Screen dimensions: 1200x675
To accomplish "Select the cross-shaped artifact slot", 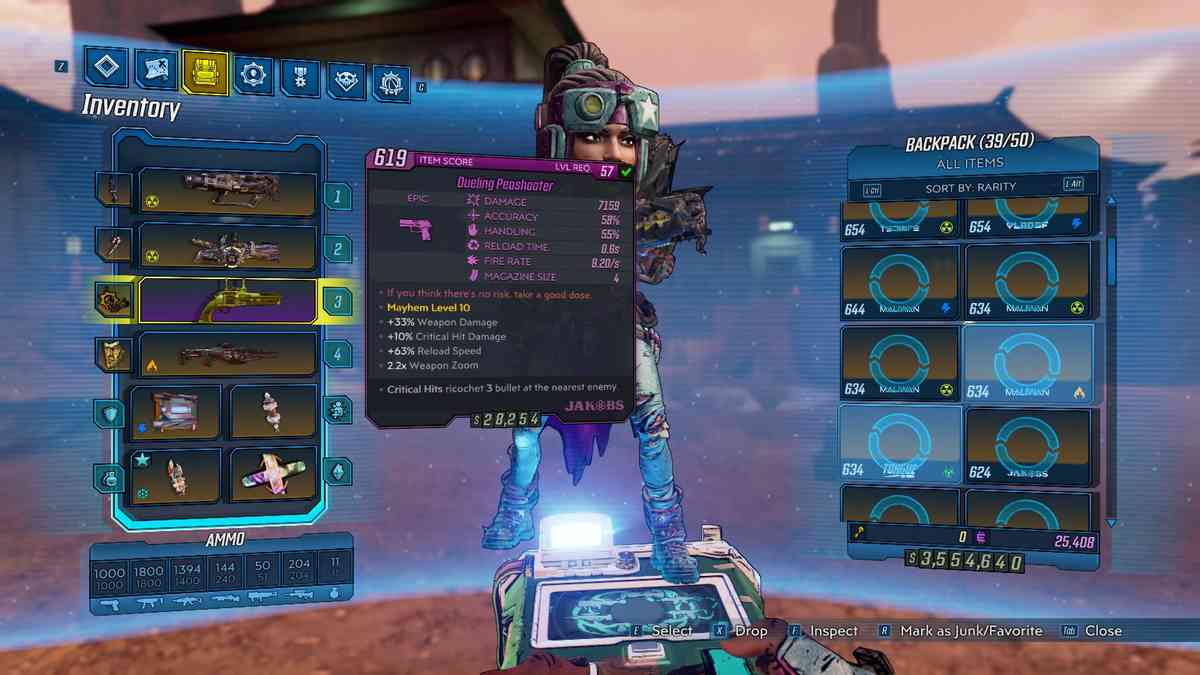I will coord(274,474).
